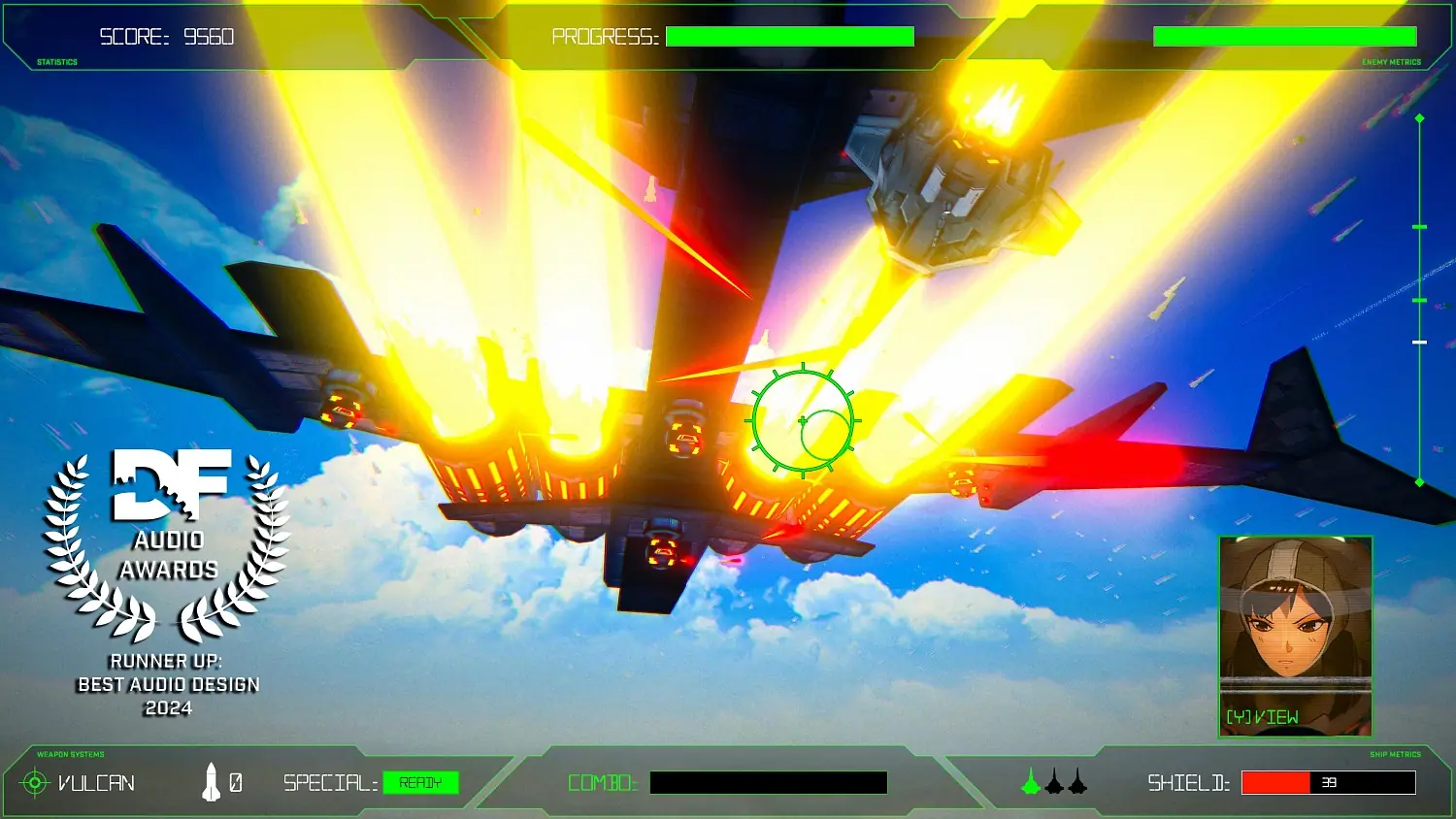Expand the STATISTICS panel
Screen dimensions: 1456x819
coord(55,61)
